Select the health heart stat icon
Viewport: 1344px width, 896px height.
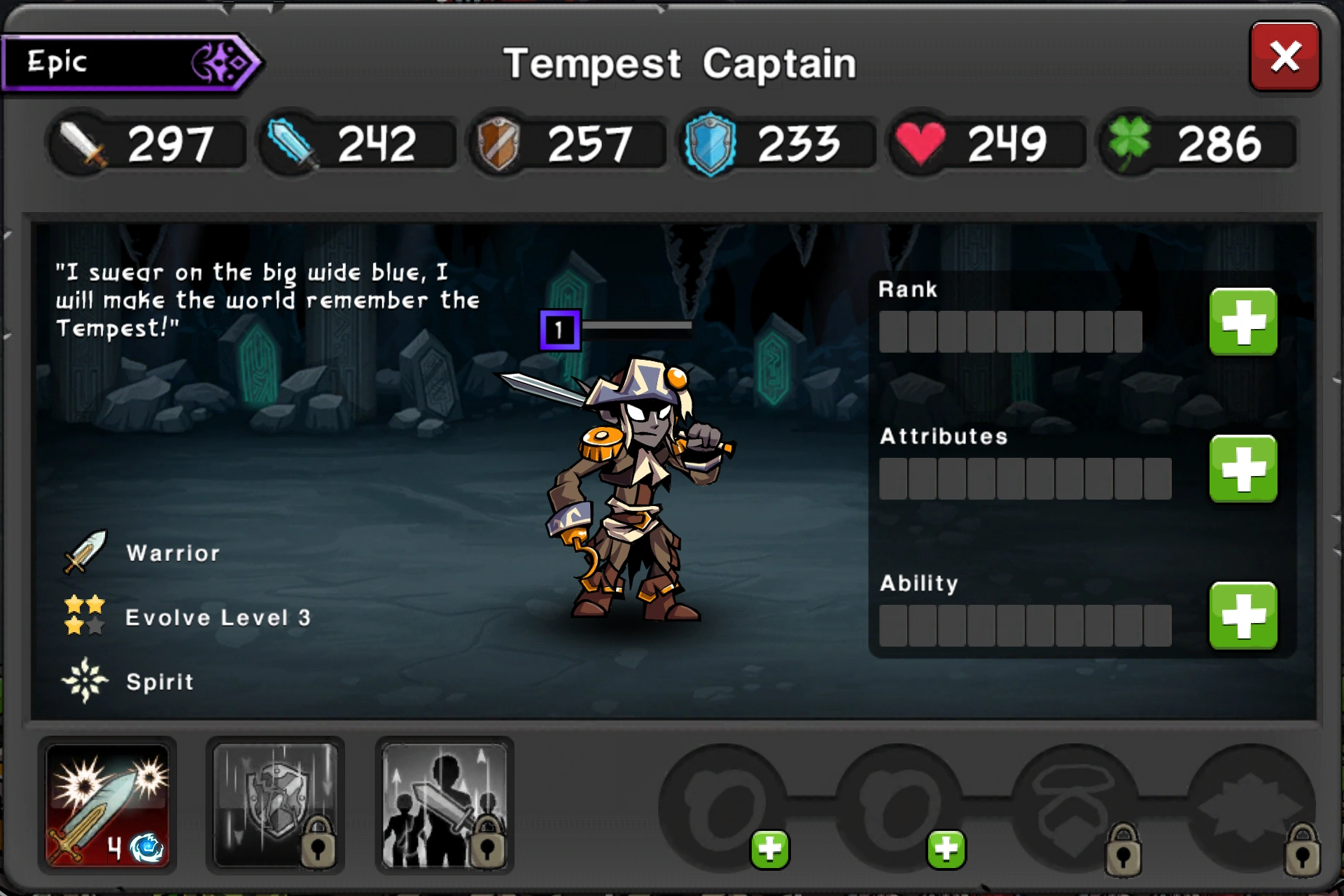[923, 142]
